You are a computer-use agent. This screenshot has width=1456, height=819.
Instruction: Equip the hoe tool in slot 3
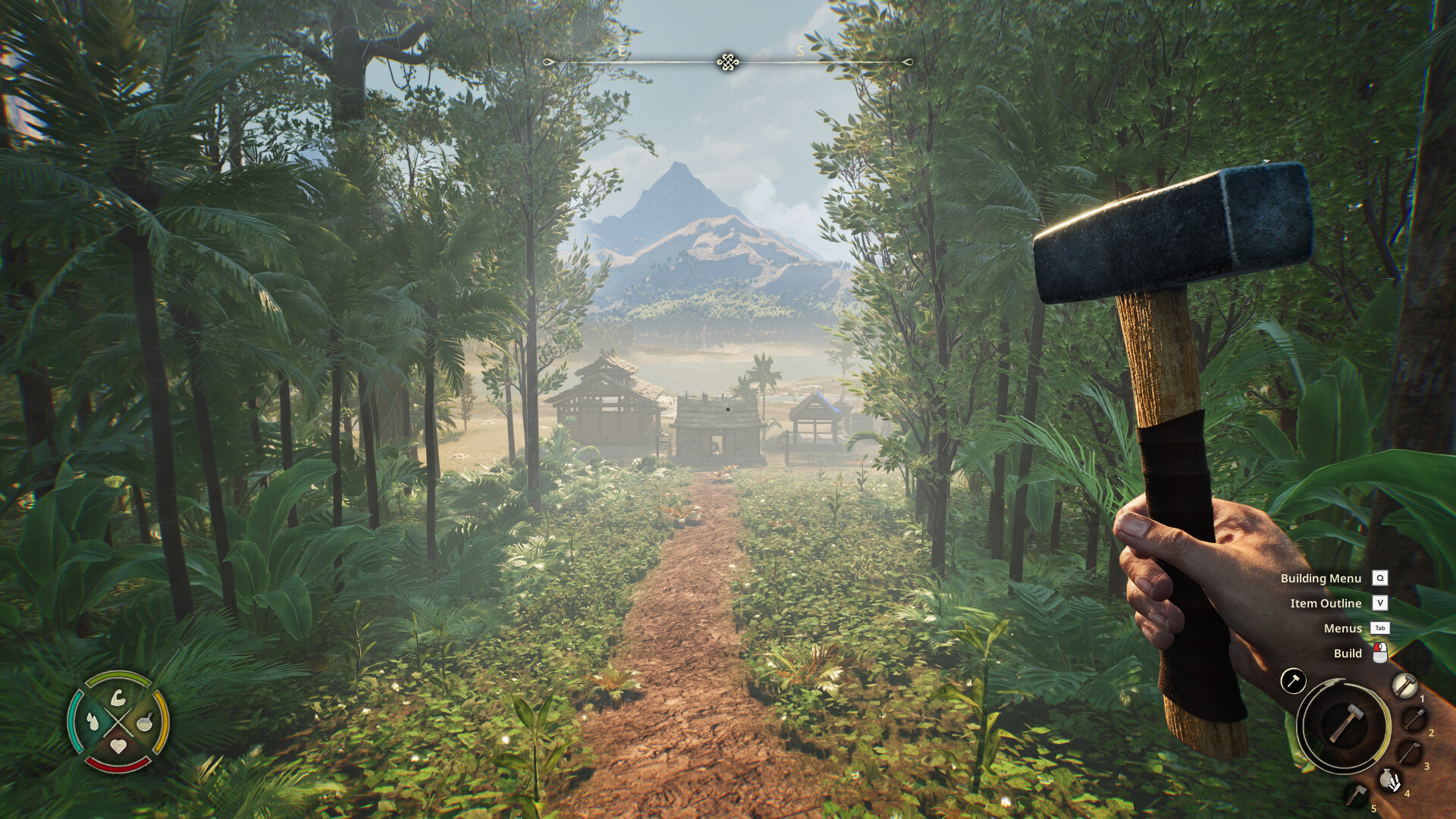click(1409, 754)
